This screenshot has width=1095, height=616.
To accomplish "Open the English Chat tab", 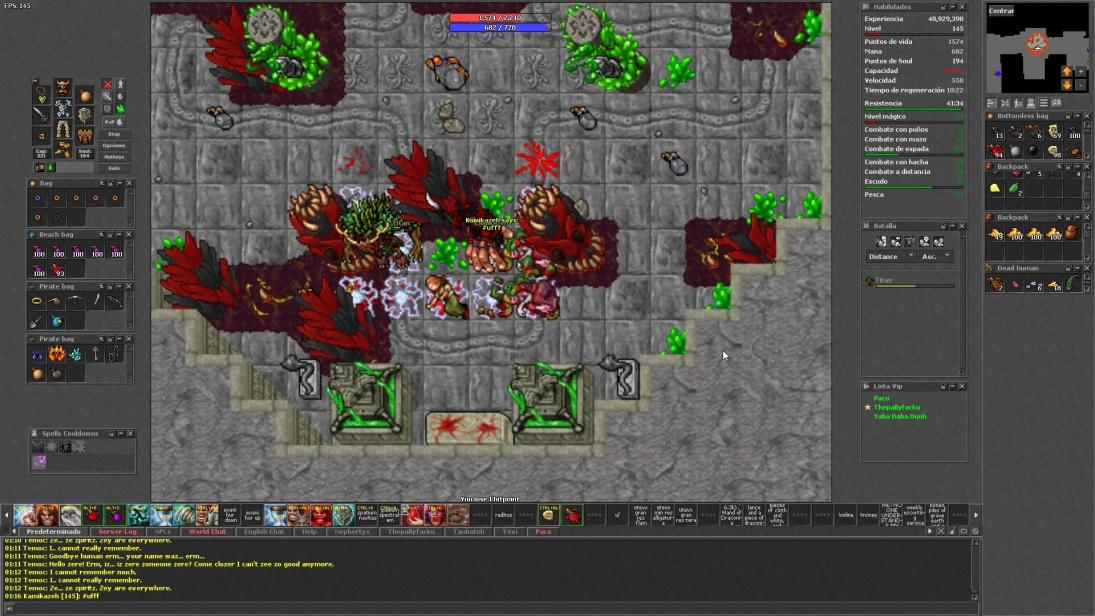I will click(x=264, y=532).
